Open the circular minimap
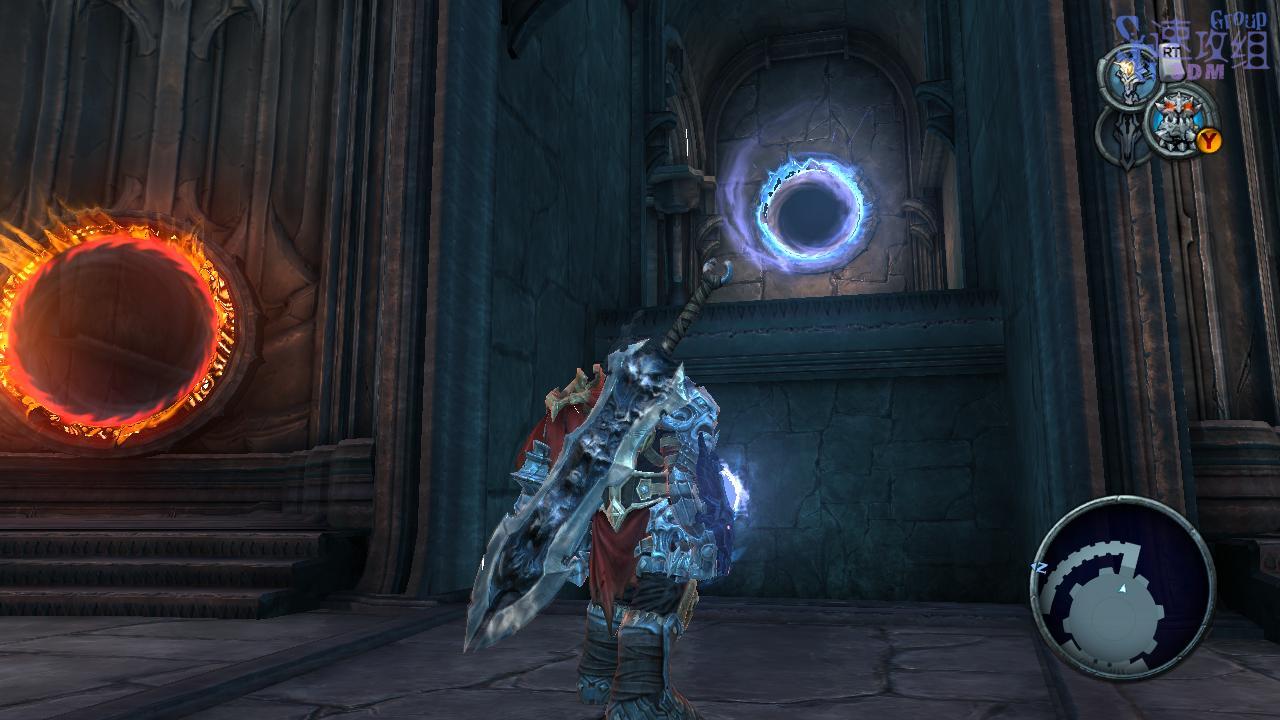Screen dimensions: 1280x720 coord(1122,587)
